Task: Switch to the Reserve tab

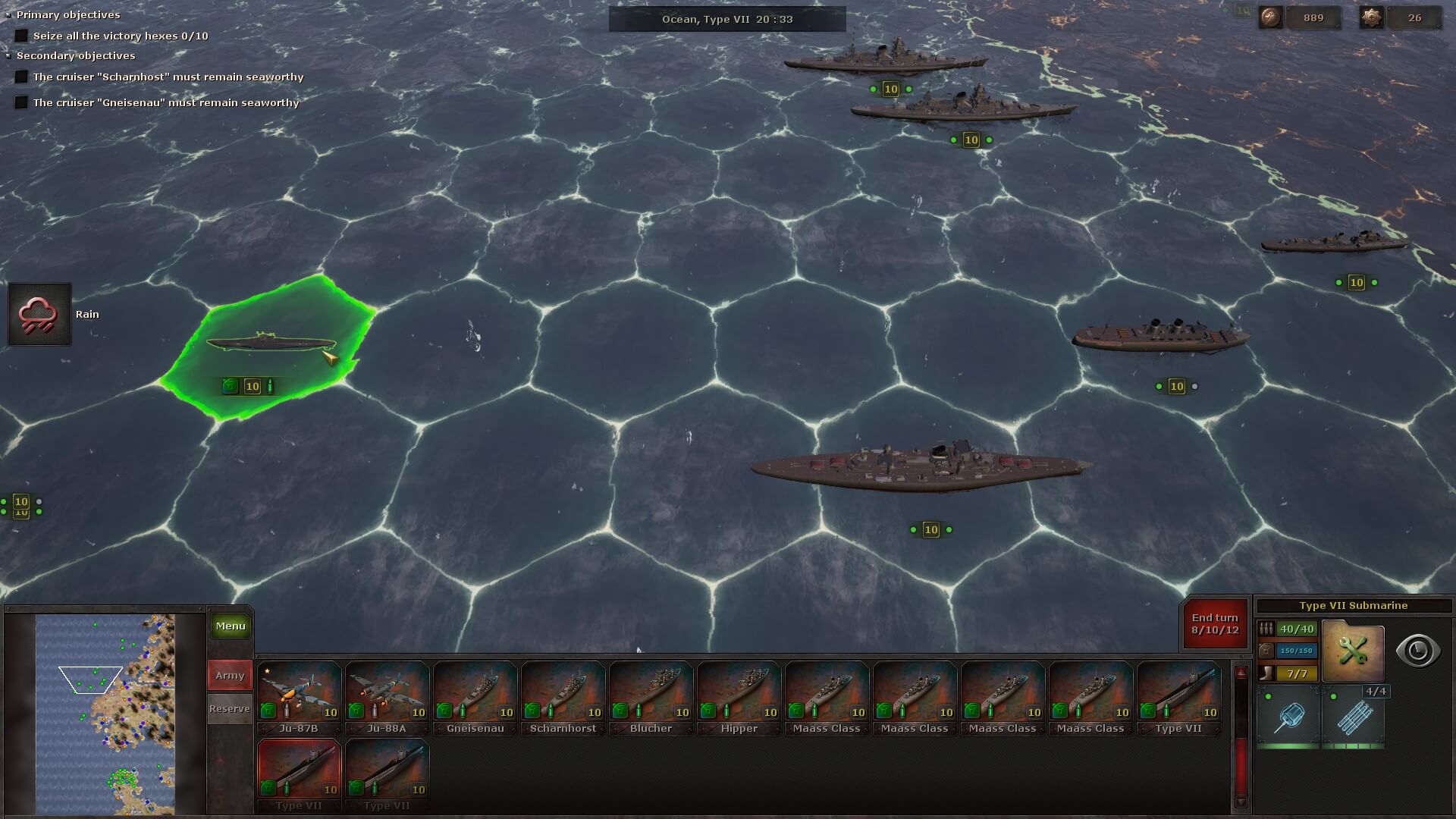Action: (x=230, y=708)
